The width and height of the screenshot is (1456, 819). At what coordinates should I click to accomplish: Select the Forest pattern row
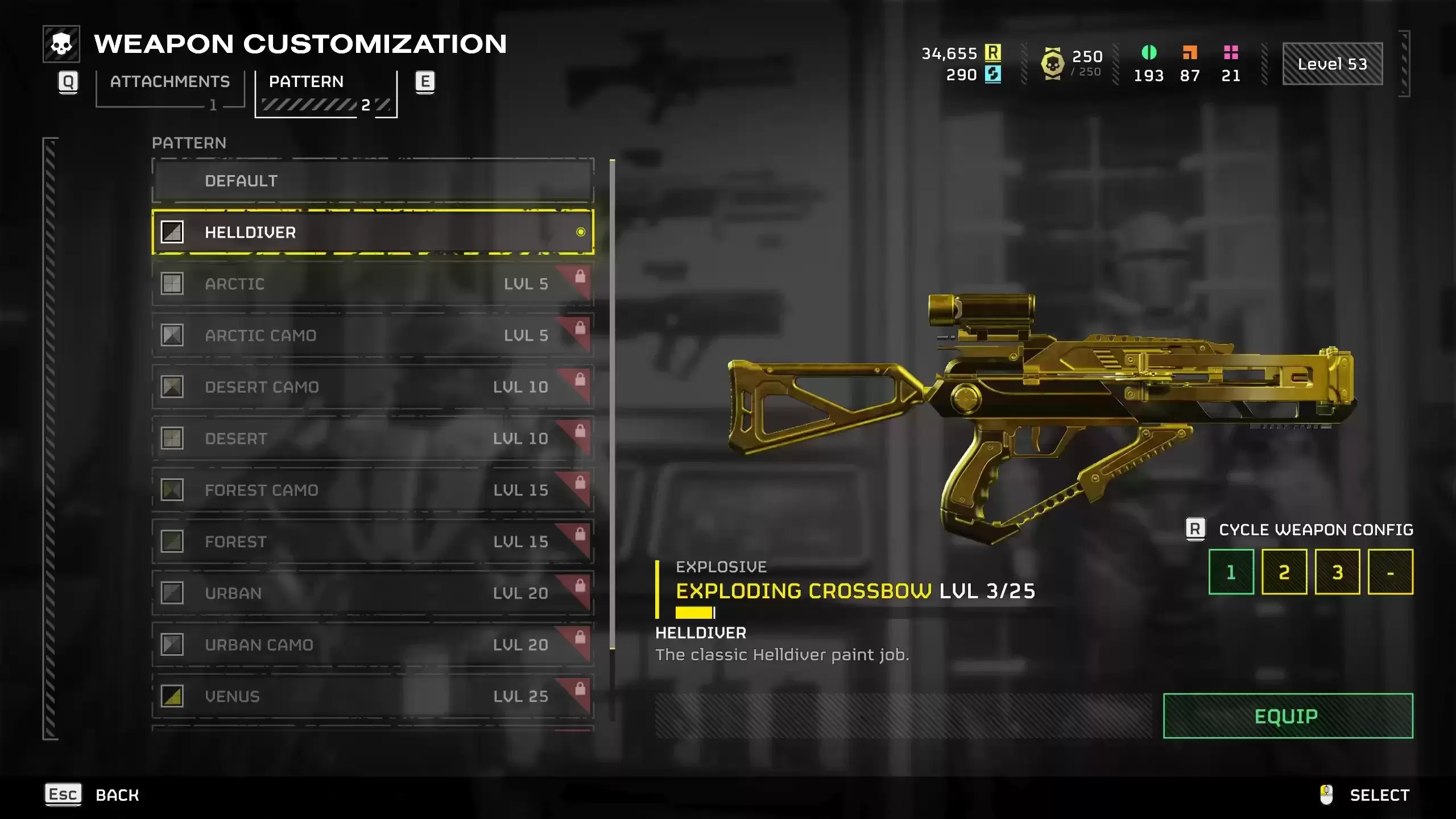coord(373,541)
